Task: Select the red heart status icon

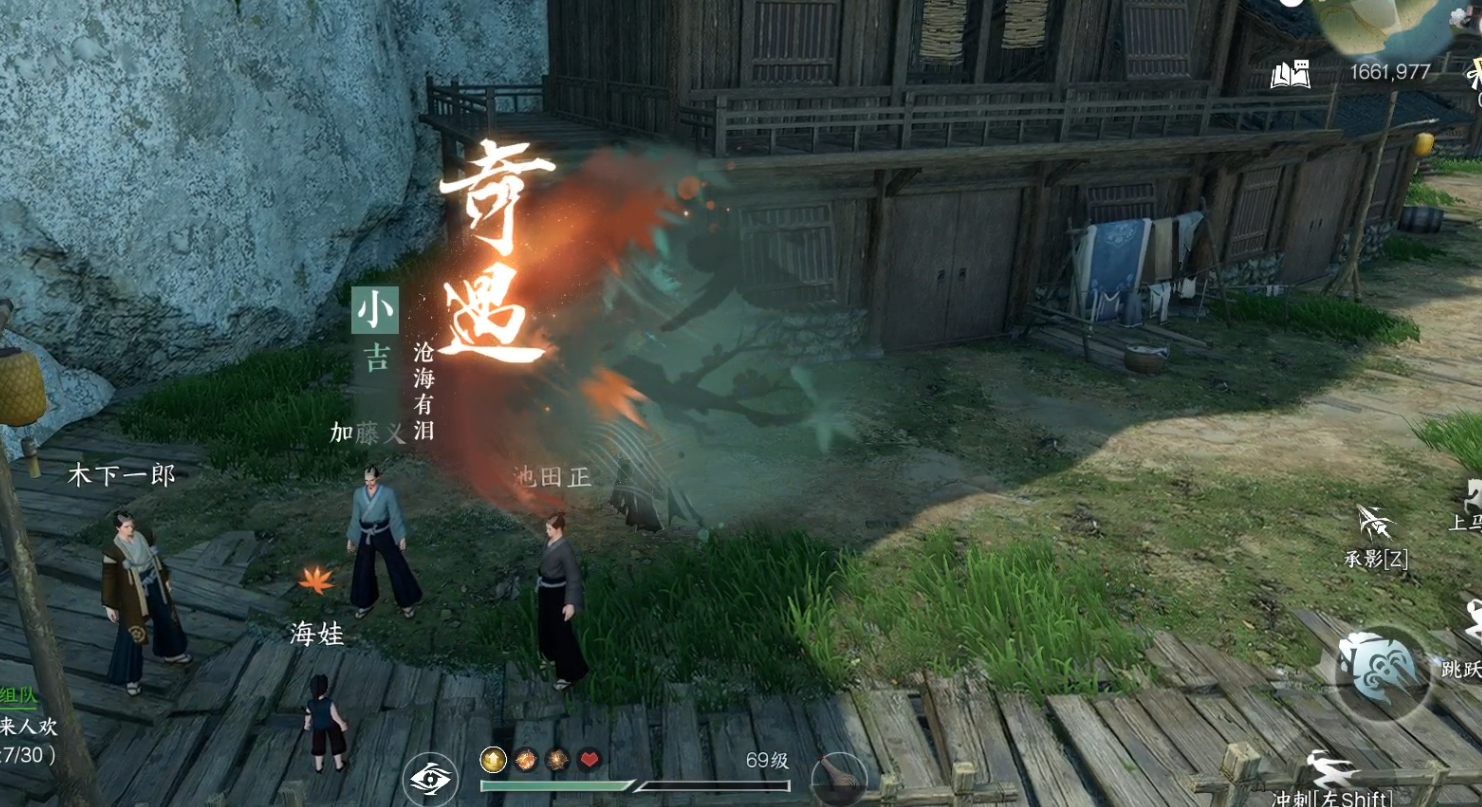Action: tap(589, 760)
